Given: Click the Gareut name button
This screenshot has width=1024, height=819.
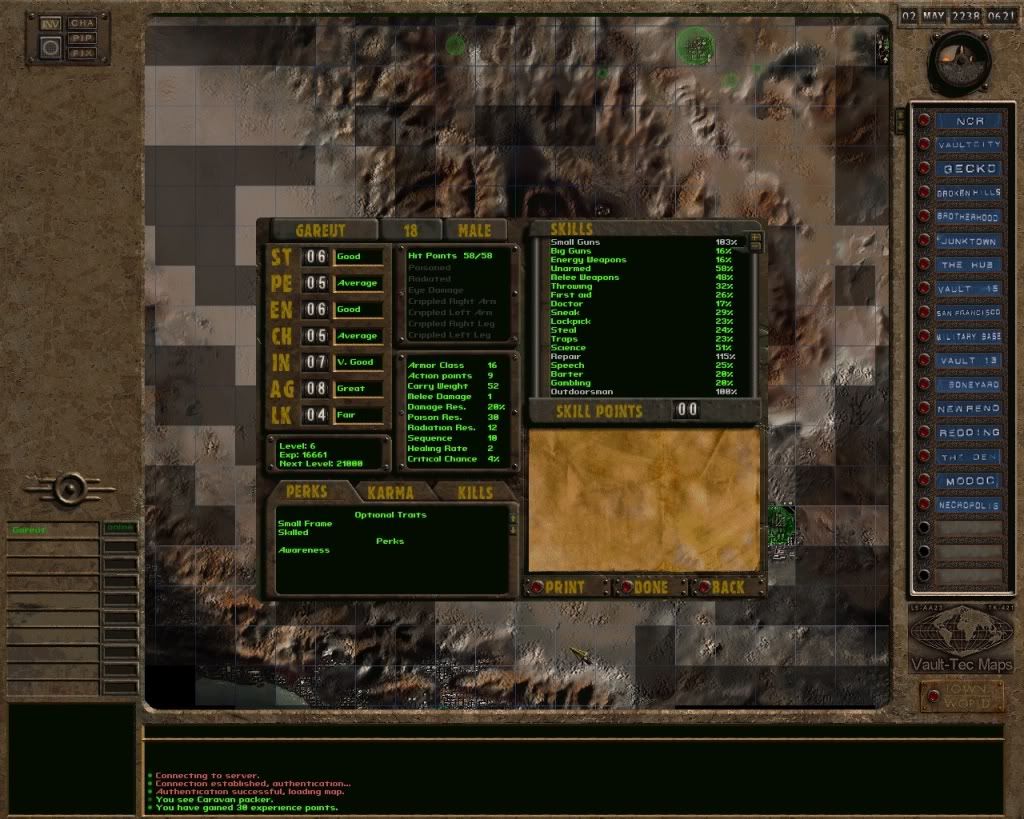Looking at the screenshot, I should (320, 231).
